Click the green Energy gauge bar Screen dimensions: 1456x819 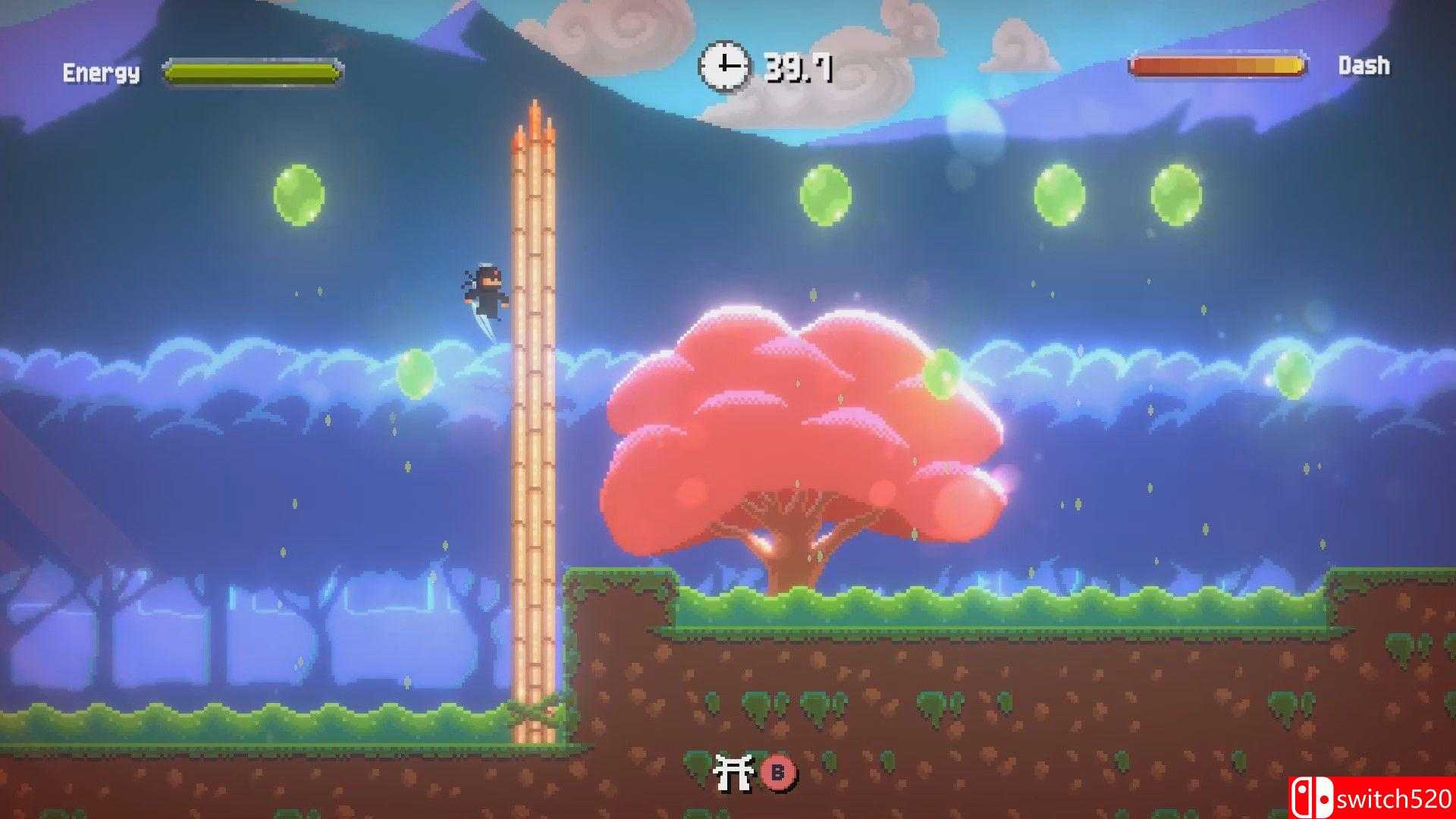tap(252, 72)
